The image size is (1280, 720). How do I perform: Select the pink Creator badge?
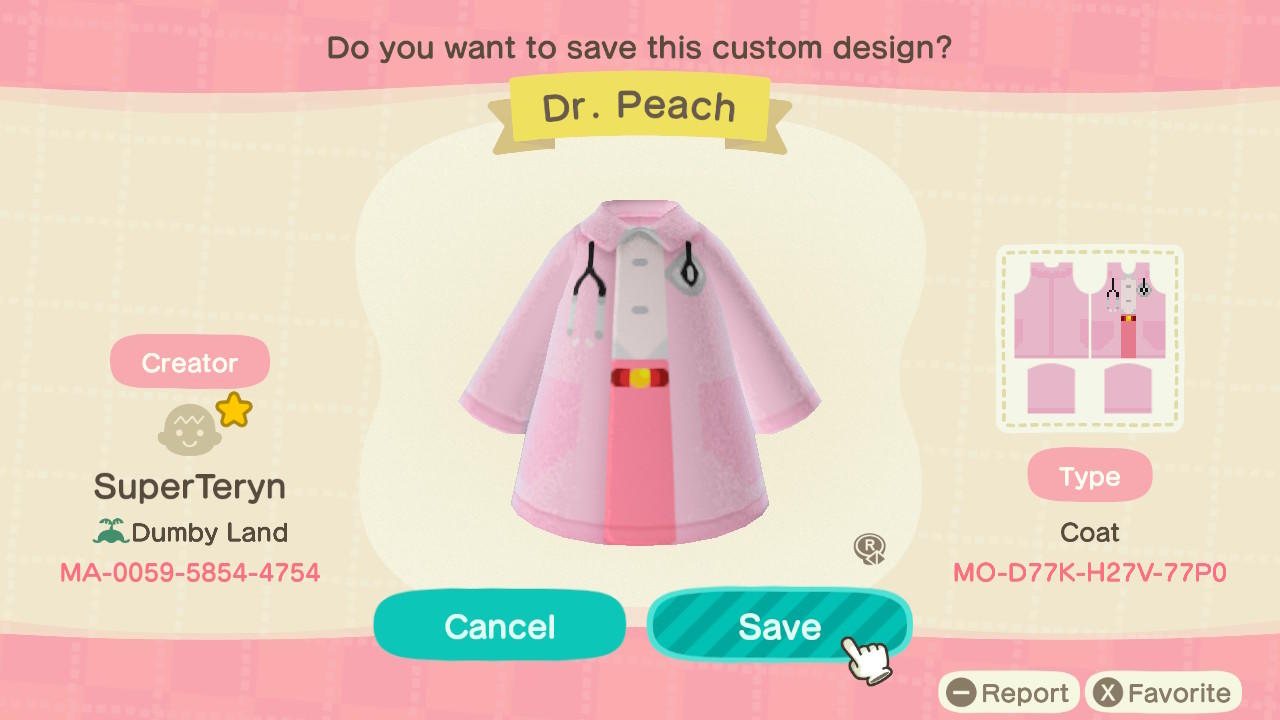click(189, 362)
